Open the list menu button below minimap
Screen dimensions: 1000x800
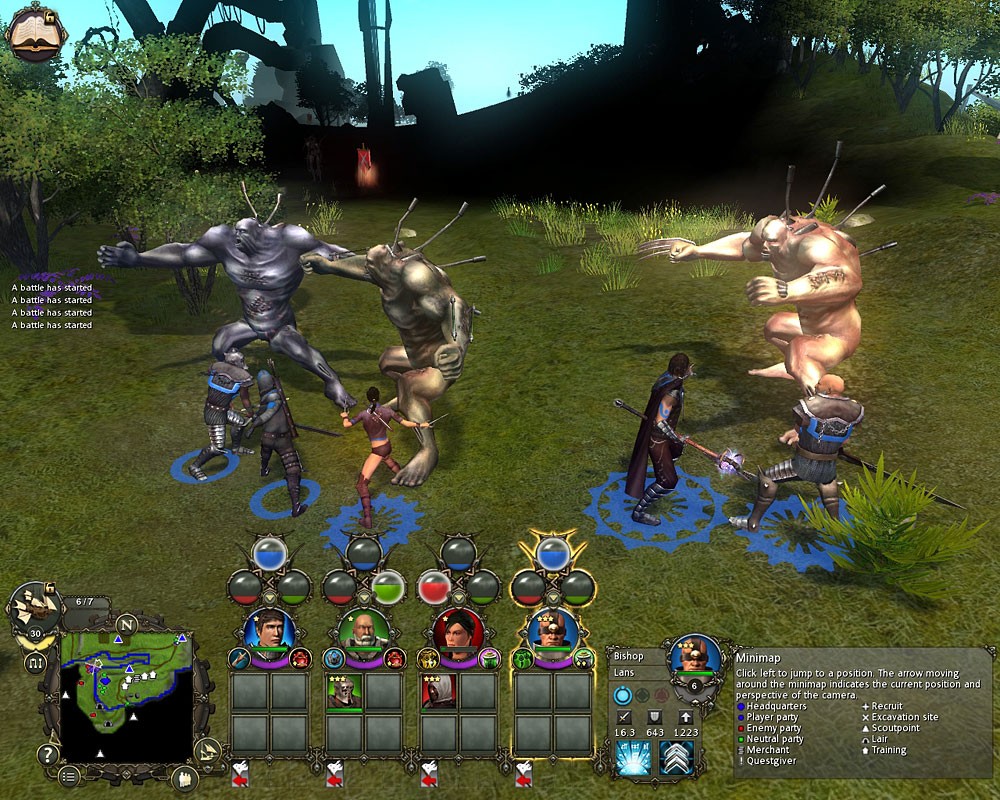pos(68,775)
